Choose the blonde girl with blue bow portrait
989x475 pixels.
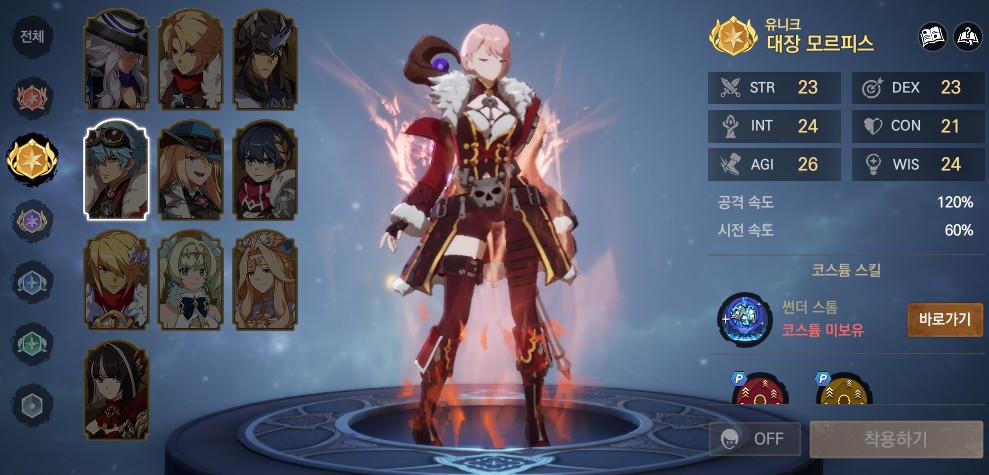190,280
